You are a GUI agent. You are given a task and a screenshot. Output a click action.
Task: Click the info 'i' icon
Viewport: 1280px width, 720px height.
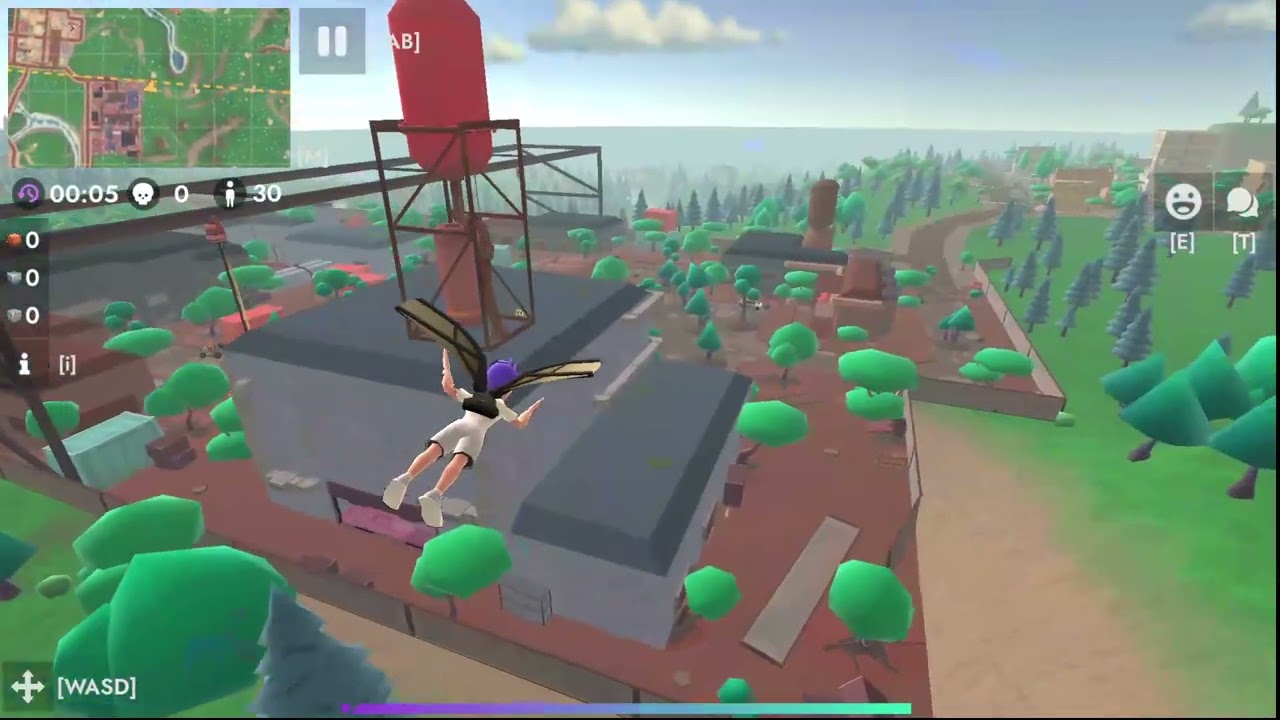coord(24,364)
